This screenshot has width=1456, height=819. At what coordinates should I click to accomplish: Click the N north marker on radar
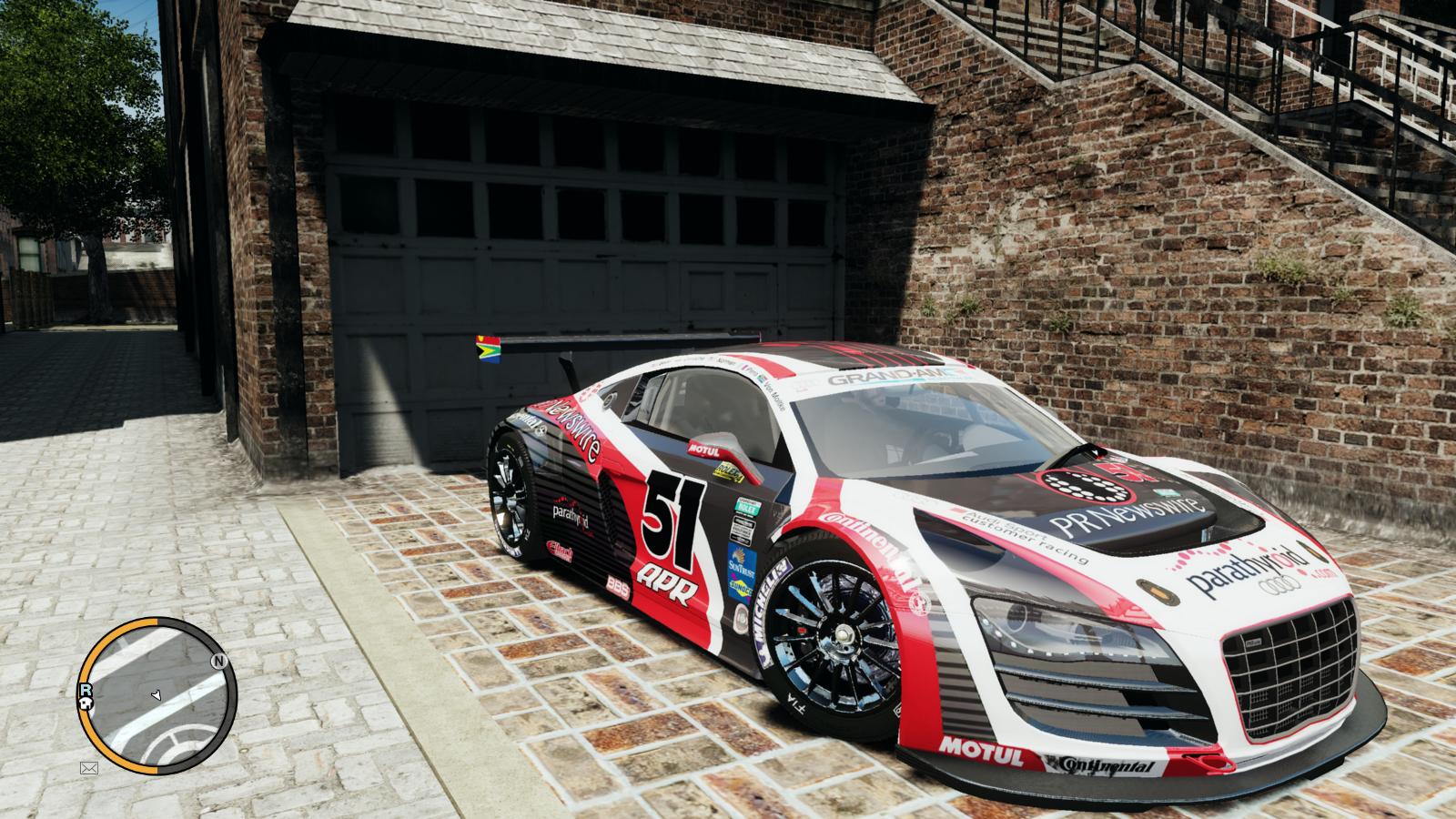coord(217,662)
